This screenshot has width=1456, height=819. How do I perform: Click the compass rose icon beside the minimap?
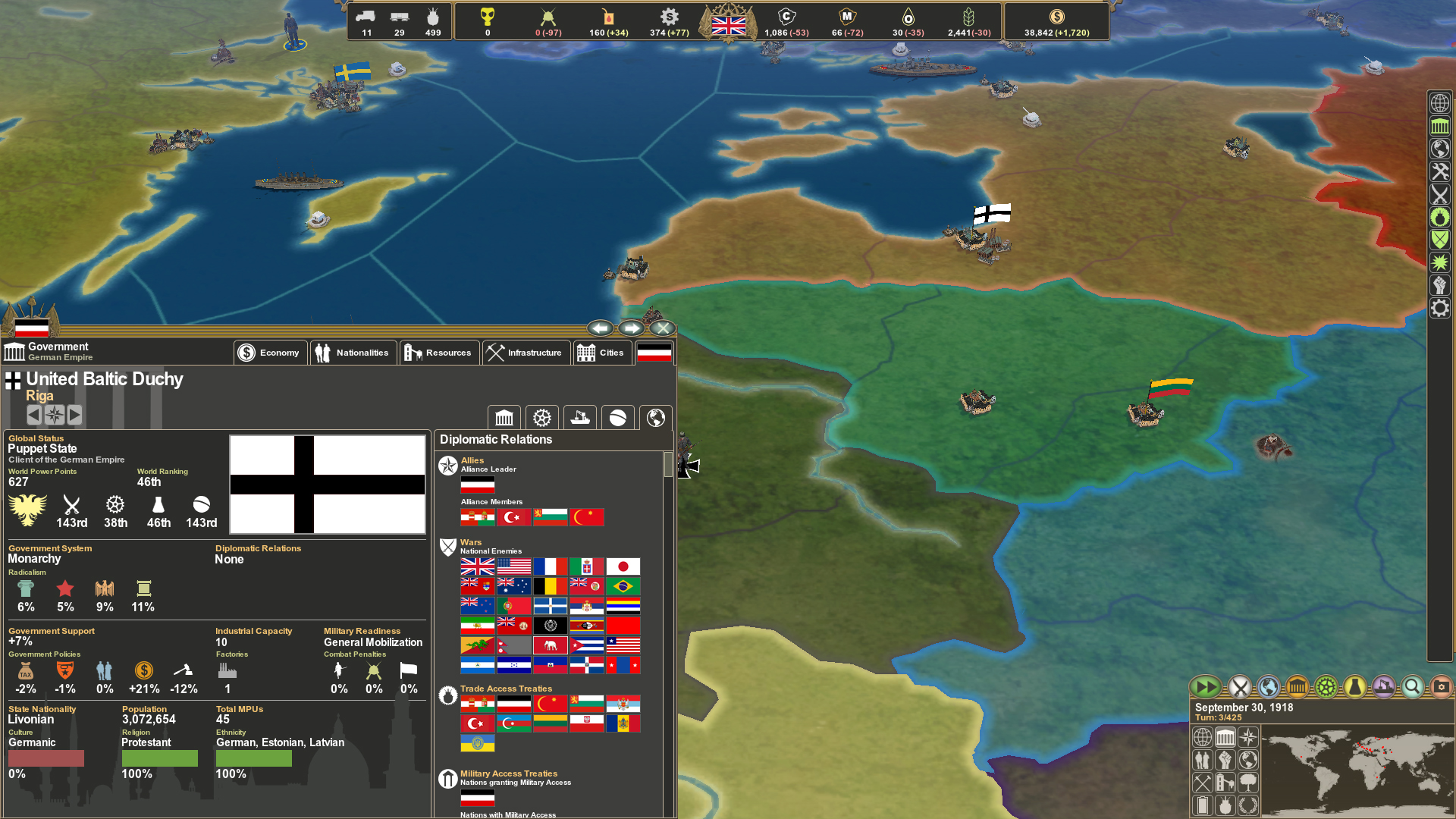coord(1248,737)
